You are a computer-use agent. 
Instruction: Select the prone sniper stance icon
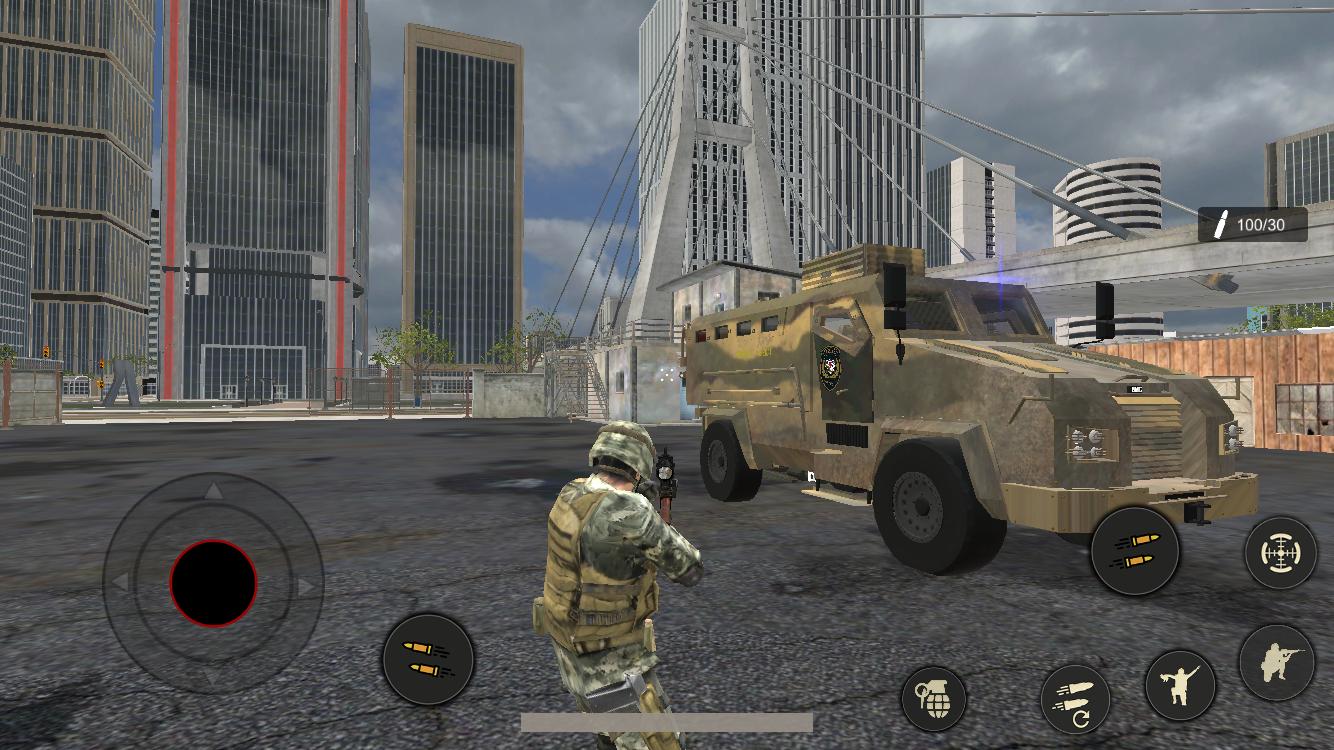point(1277,660)
